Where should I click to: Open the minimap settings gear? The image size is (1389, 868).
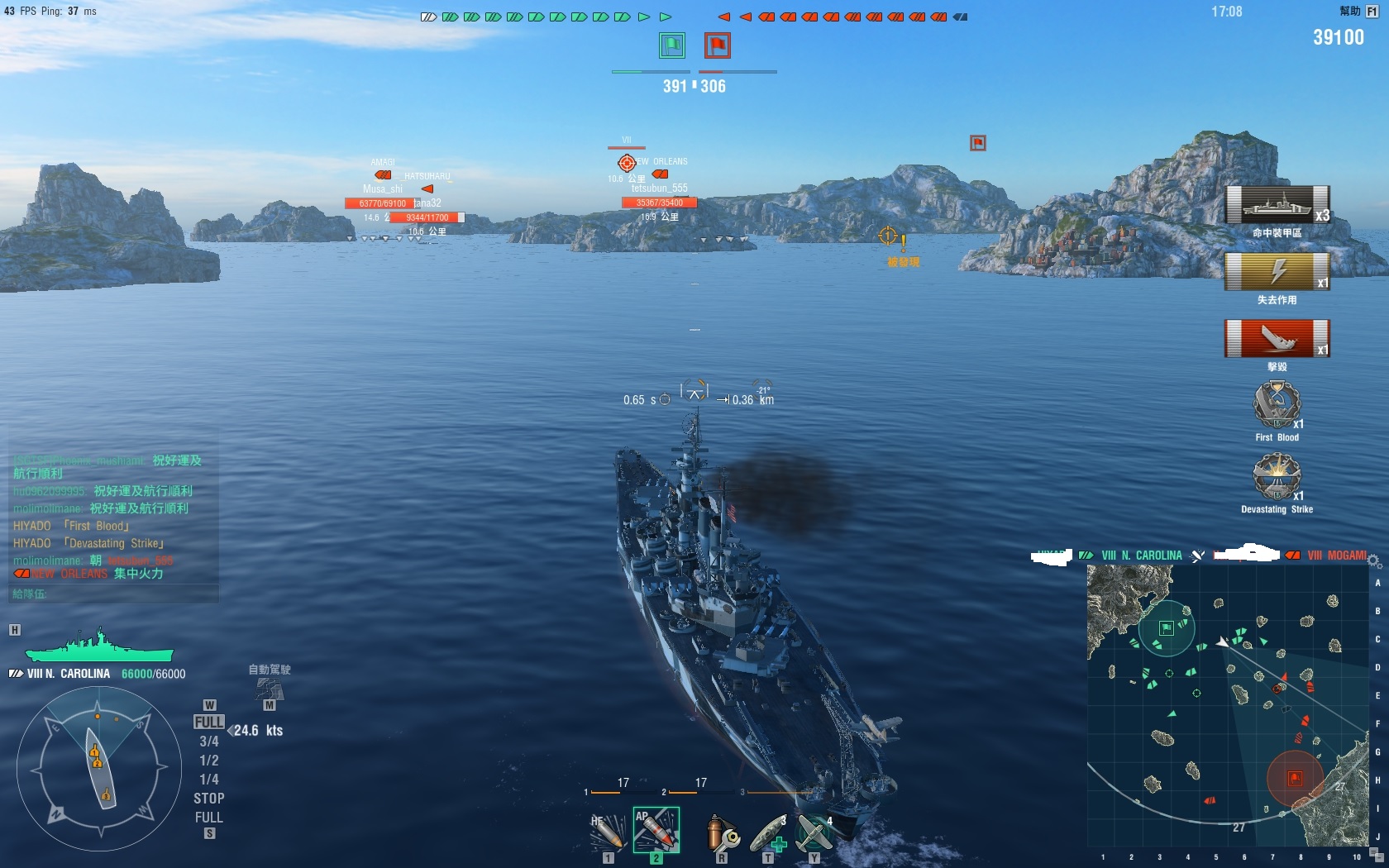coord(1374,561)
